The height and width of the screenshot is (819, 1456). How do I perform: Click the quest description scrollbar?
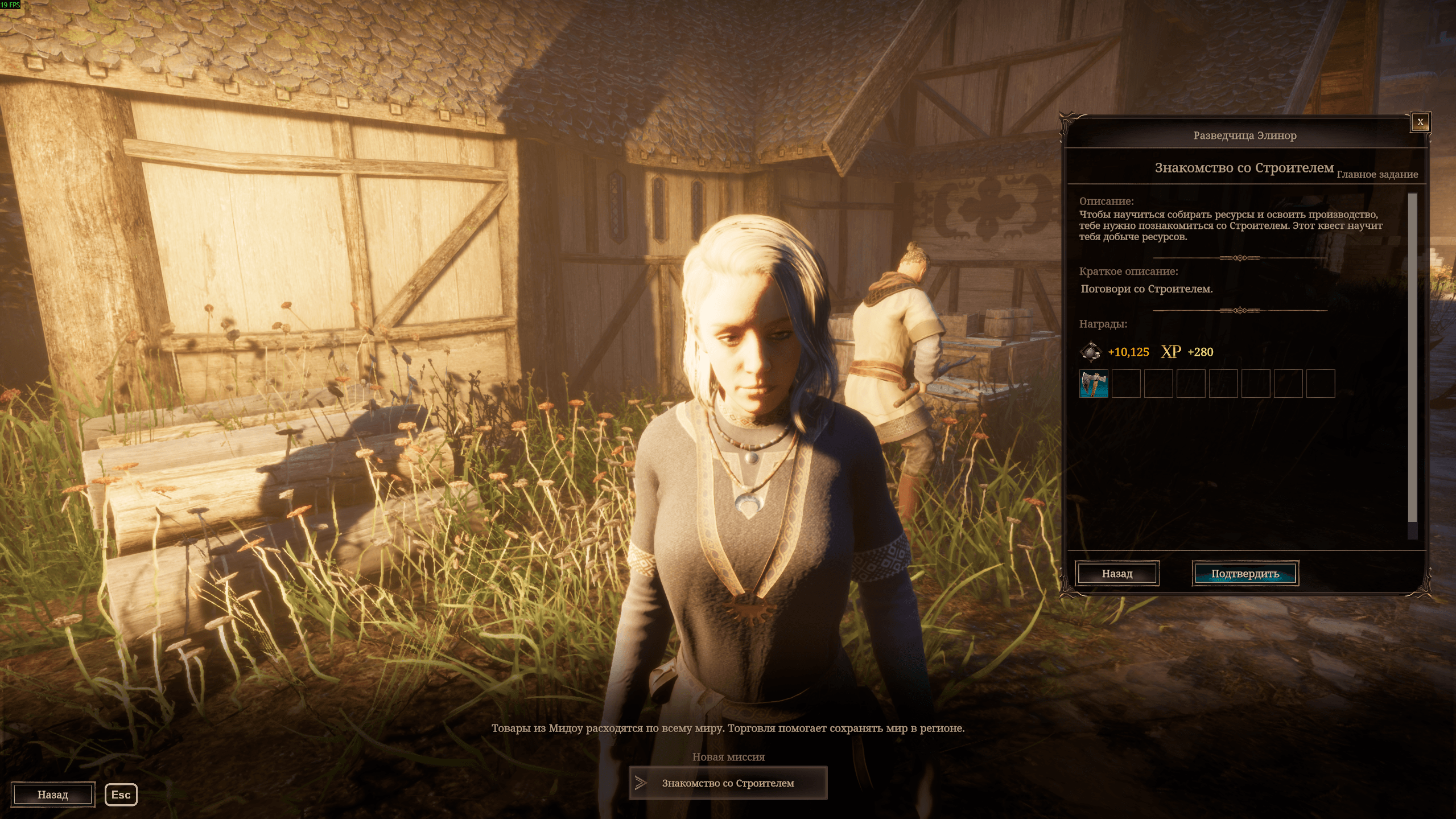click(x=1412, y=359)
